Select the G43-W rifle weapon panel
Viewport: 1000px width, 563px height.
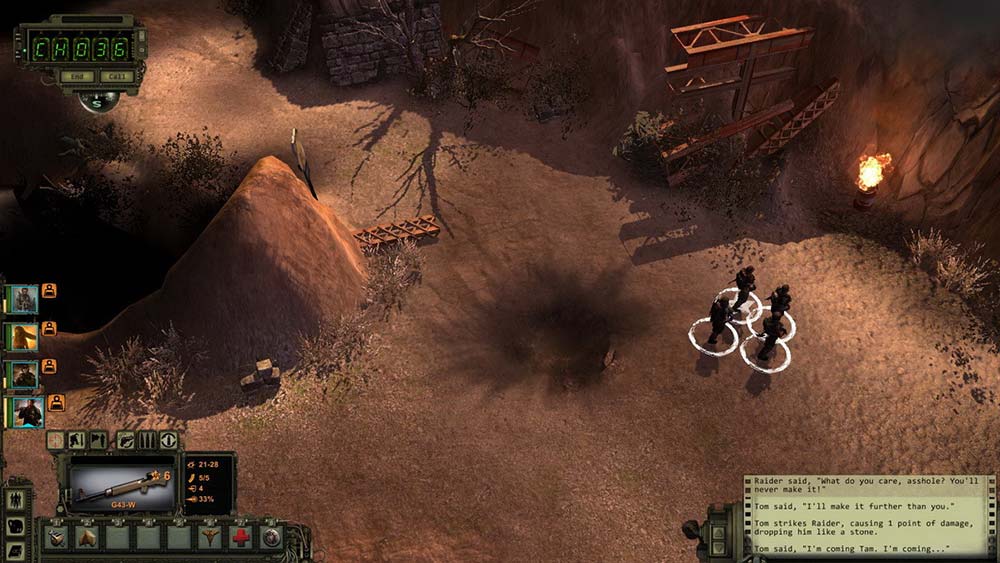[x=121, y=488]
